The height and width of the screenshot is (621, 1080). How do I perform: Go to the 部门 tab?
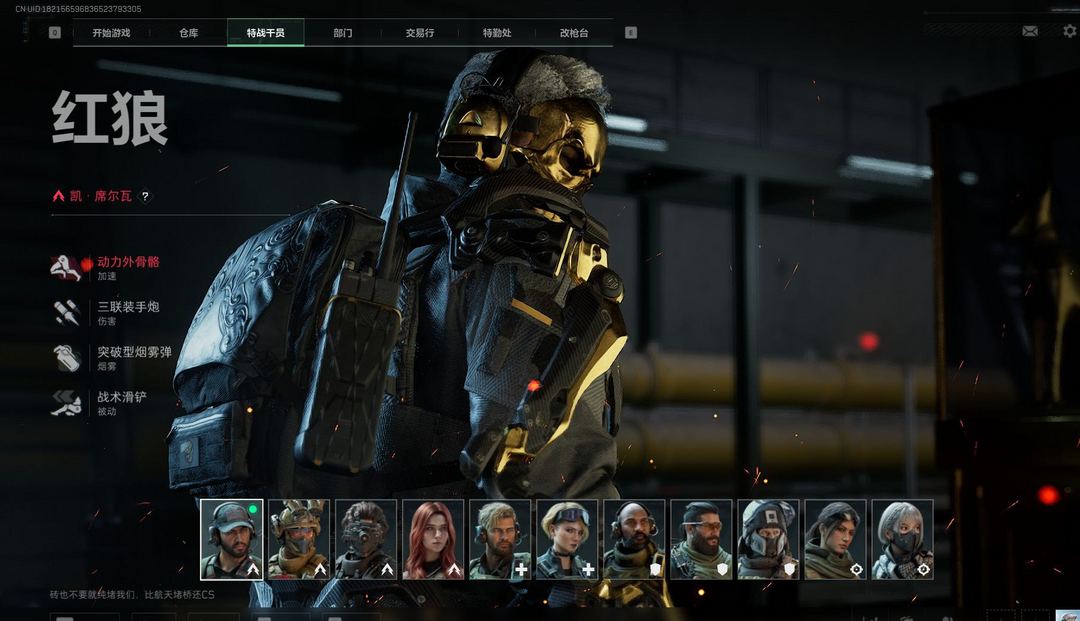click(x=342, y=33)
